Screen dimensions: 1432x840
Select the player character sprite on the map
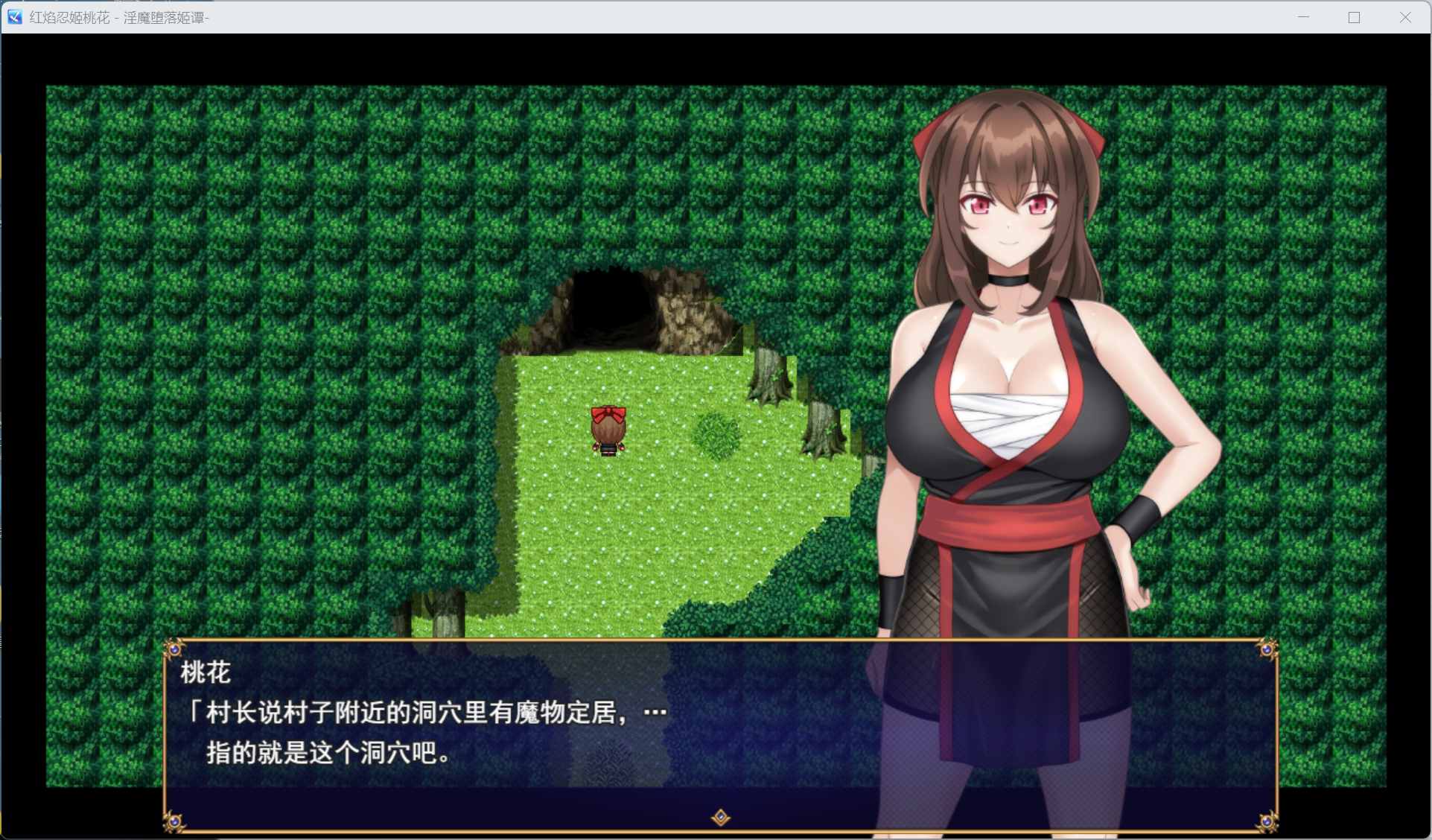[608, 432]
